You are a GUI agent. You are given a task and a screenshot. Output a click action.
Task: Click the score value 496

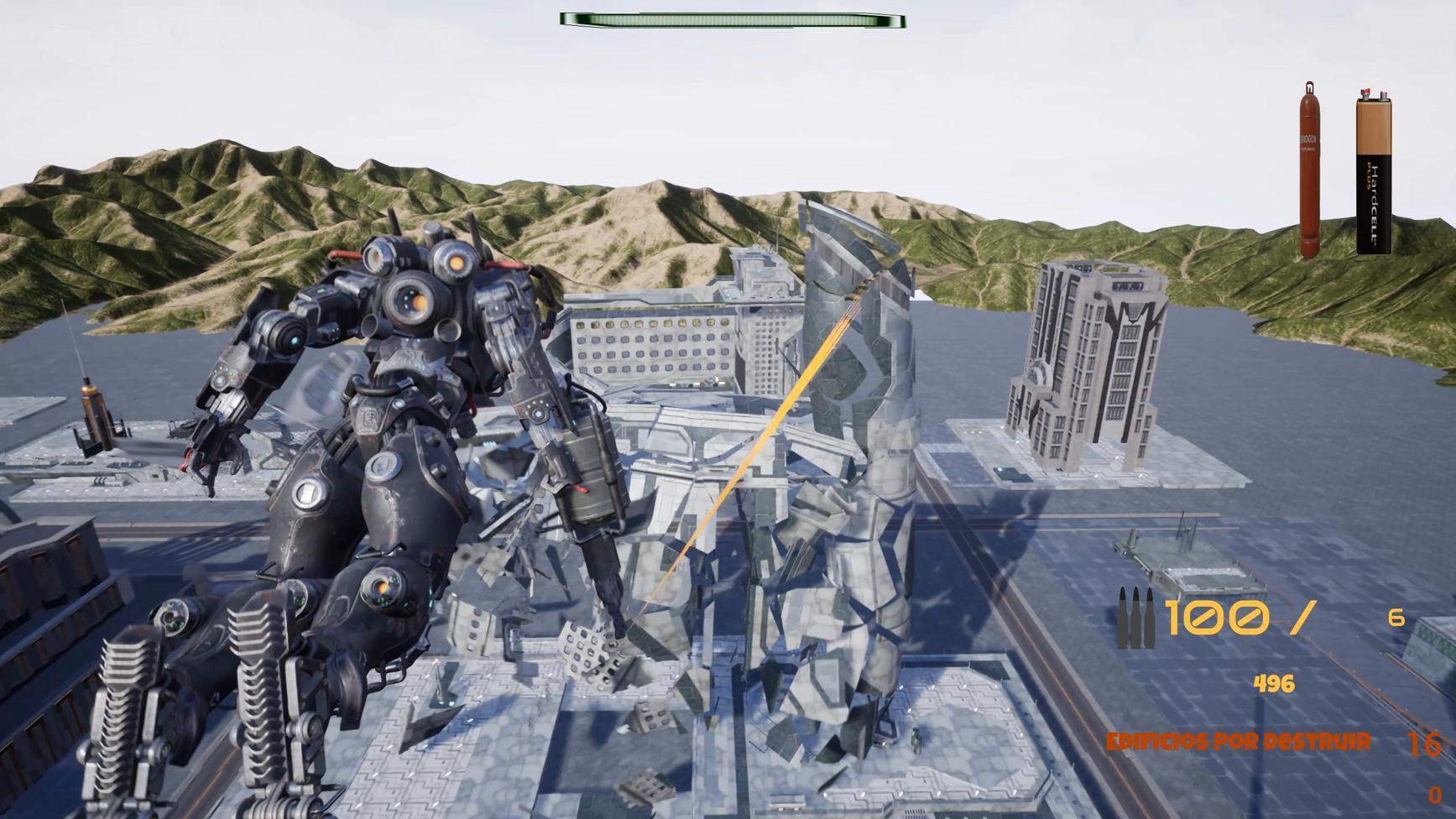pos(1276,683)
